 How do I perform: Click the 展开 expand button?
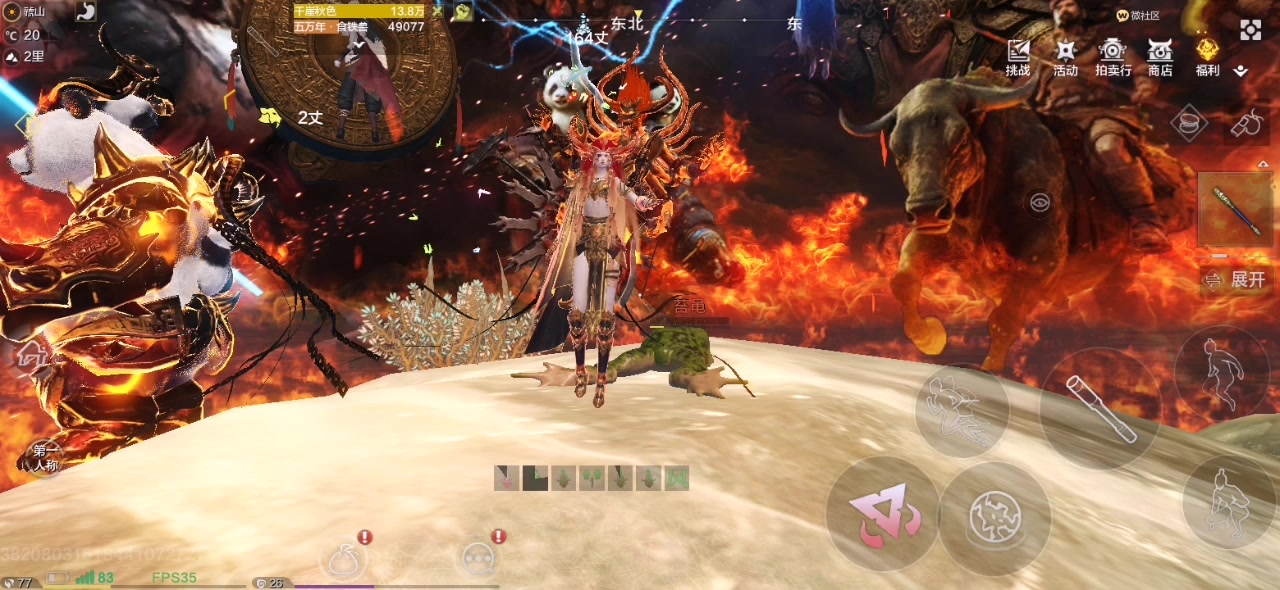click(x=1238, y=280)
